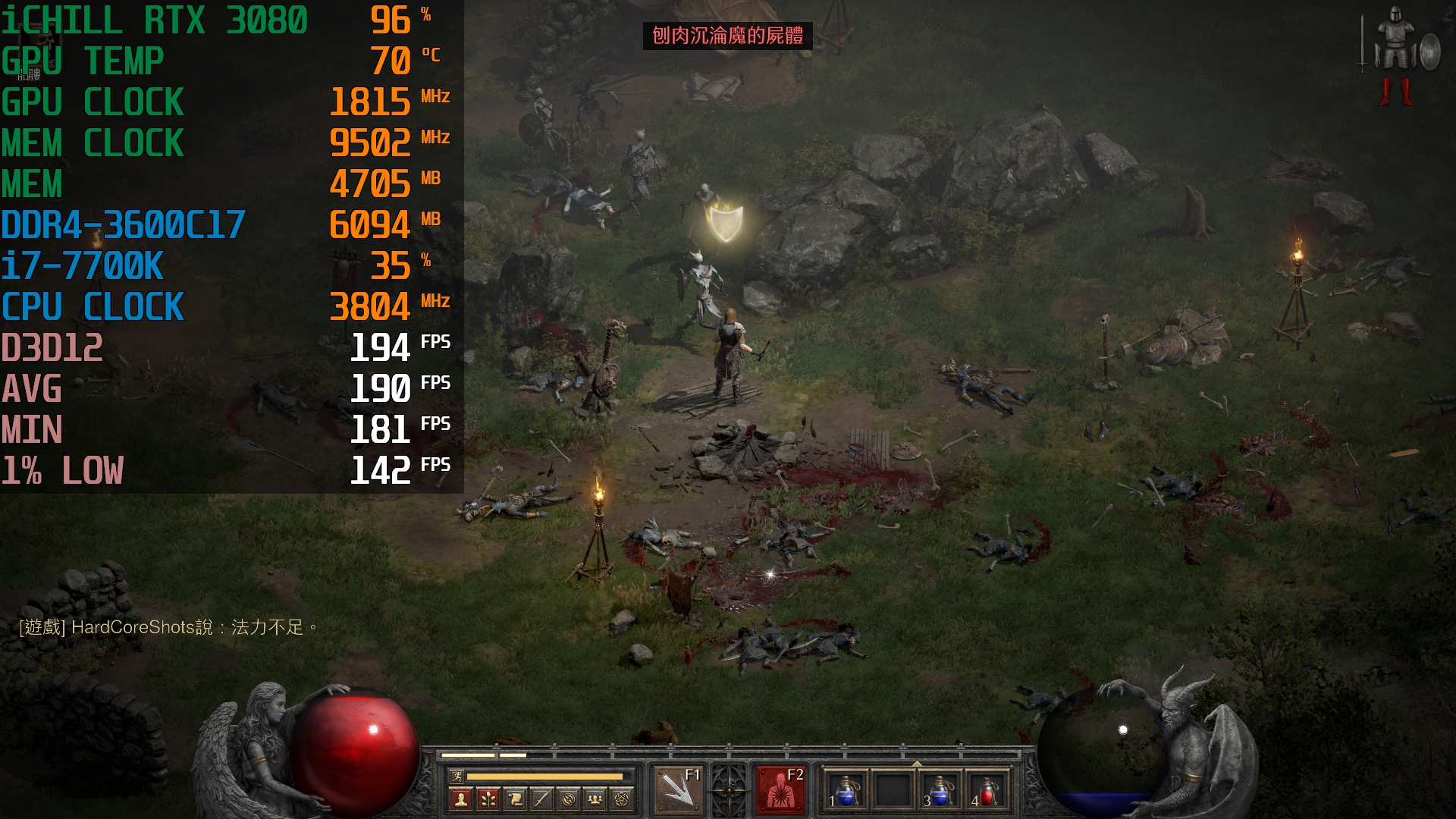Open the party screen icon
Viewport: 1456px width, 819px height.
595,799
